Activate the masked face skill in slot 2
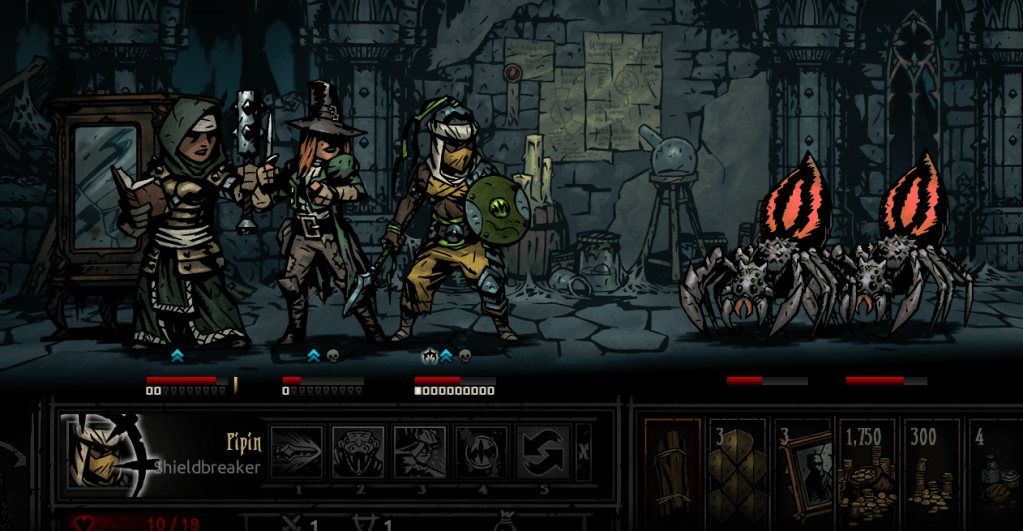1023x531 pixels. click(x=359, y=452)
